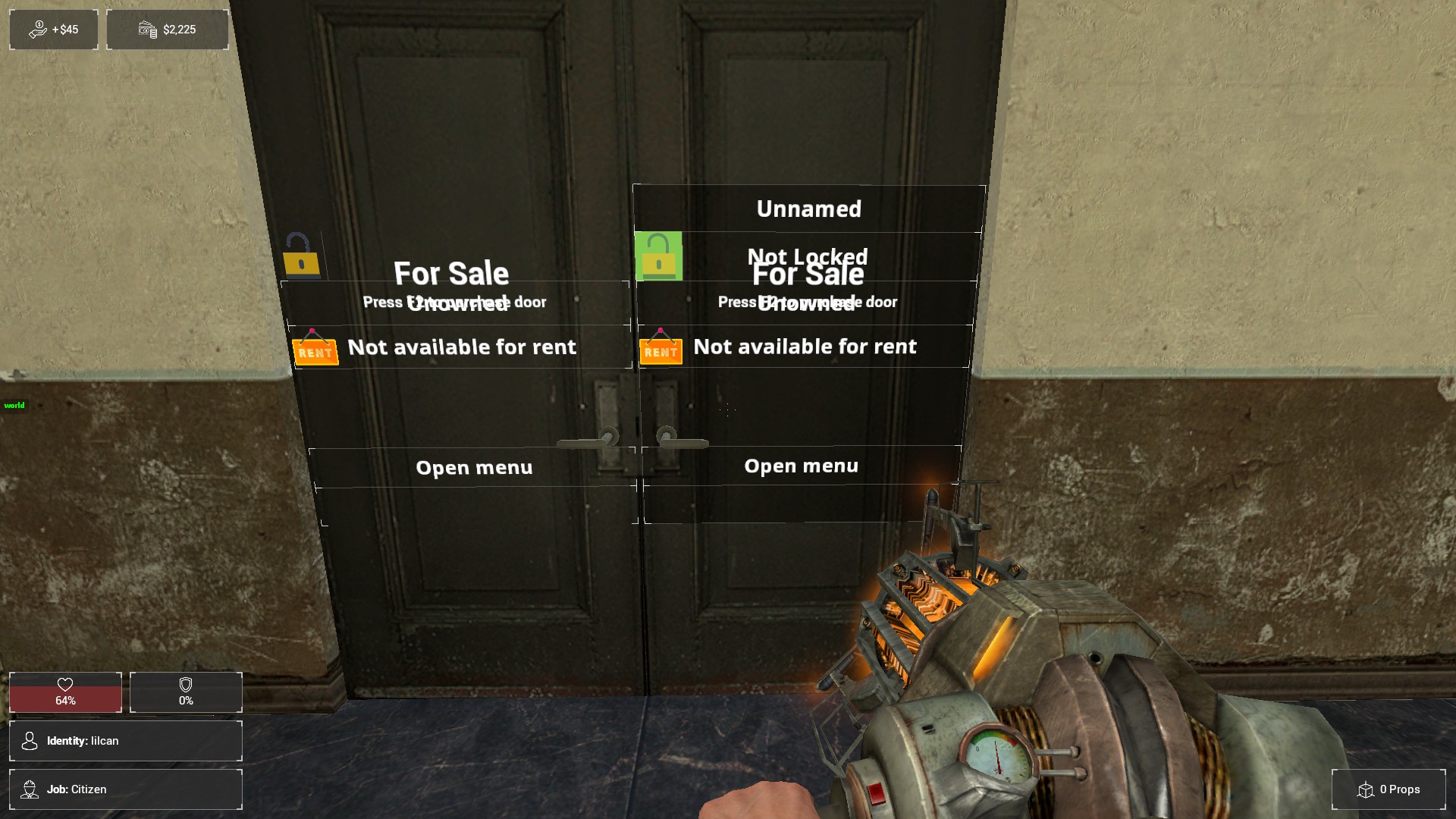Click the world label on the wall

tap(13, 406)
